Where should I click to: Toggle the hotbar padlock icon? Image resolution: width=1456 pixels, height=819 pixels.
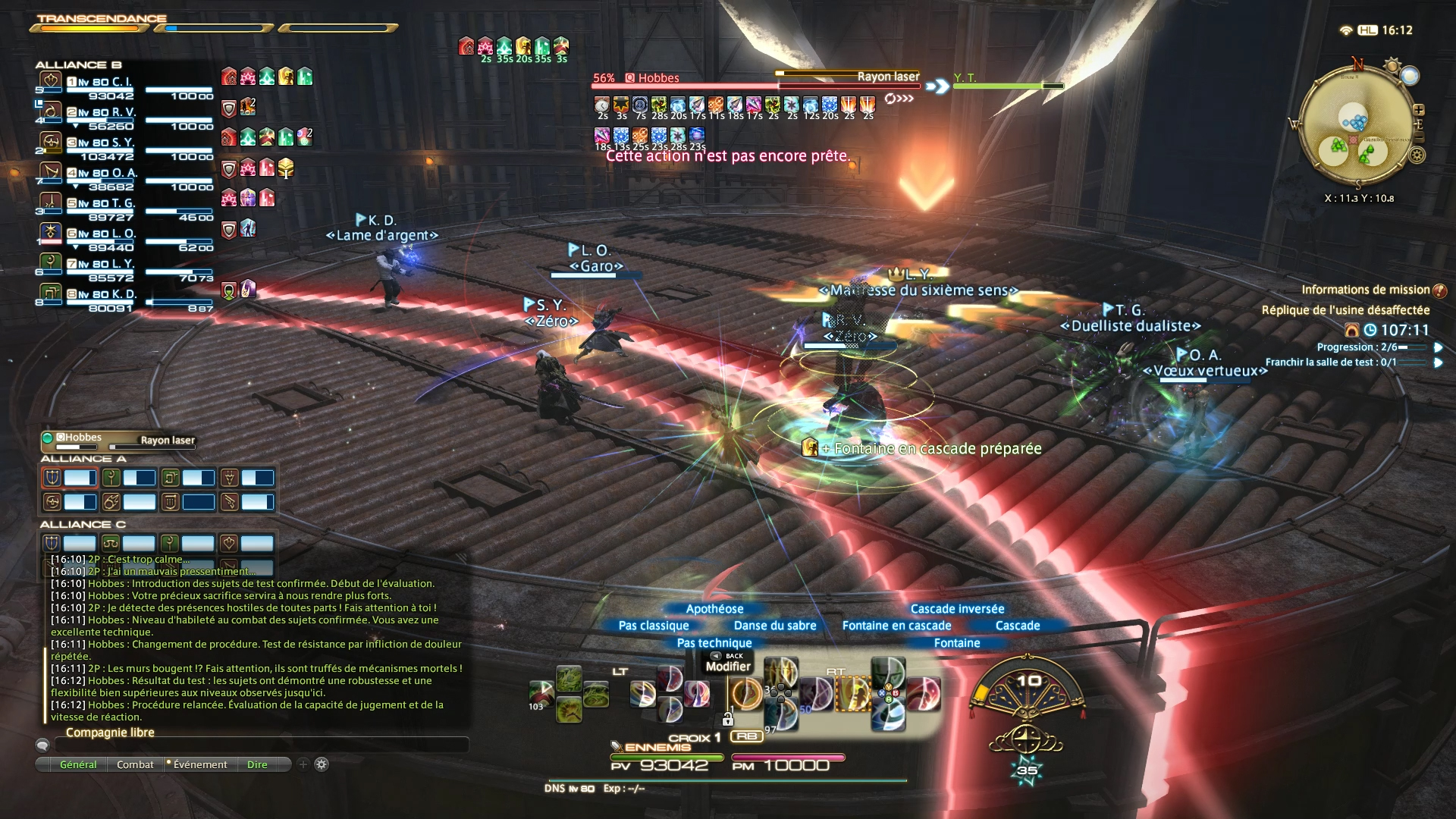728,718
